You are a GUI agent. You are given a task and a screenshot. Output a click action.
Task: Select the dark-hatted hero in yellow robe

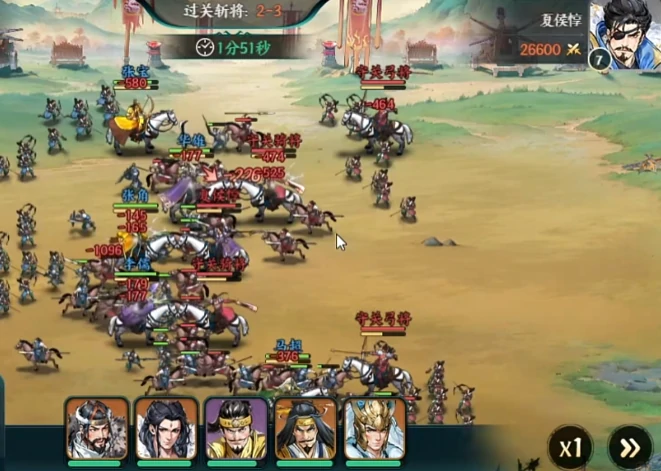click(305, 429)
